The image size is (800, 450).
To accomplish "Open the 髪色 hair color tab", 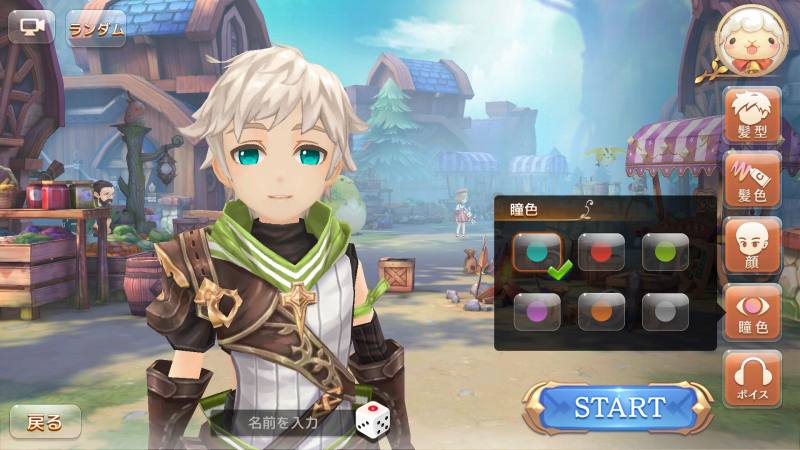I will click(x=752, y=180).
